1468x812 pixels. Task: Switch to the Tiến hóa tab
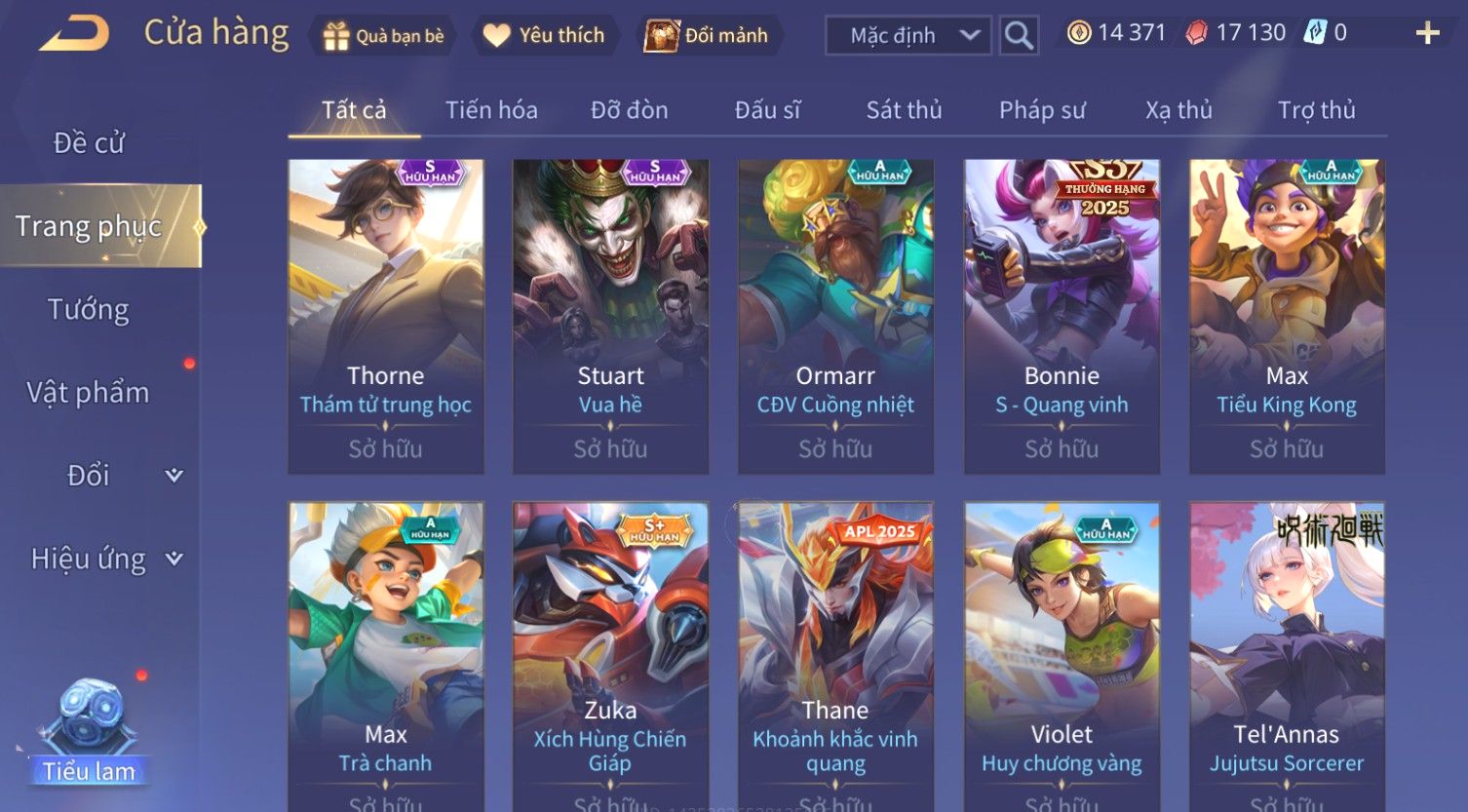tap(491, 110)
